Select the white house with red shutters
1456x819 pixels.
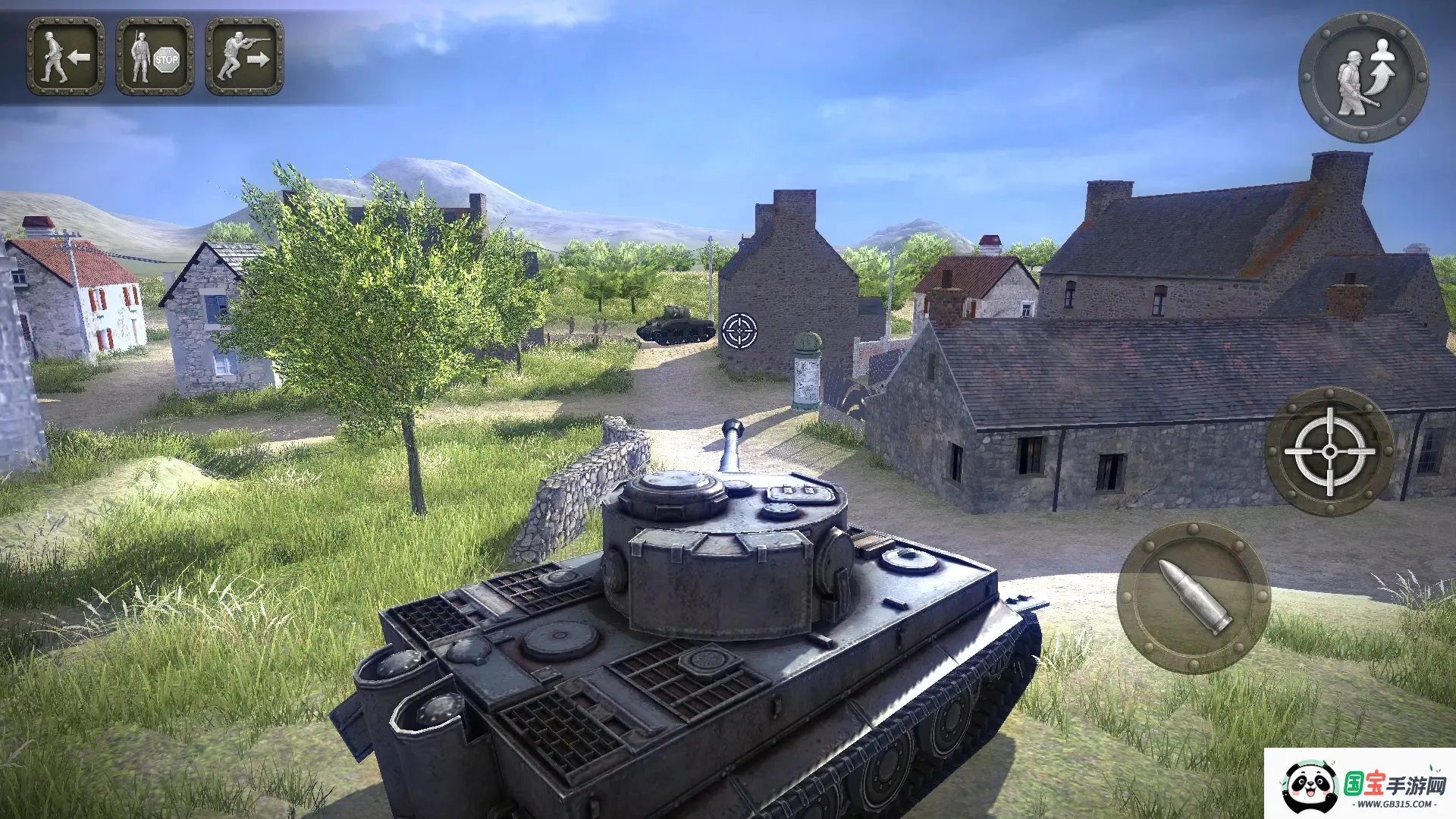[99, 303]
